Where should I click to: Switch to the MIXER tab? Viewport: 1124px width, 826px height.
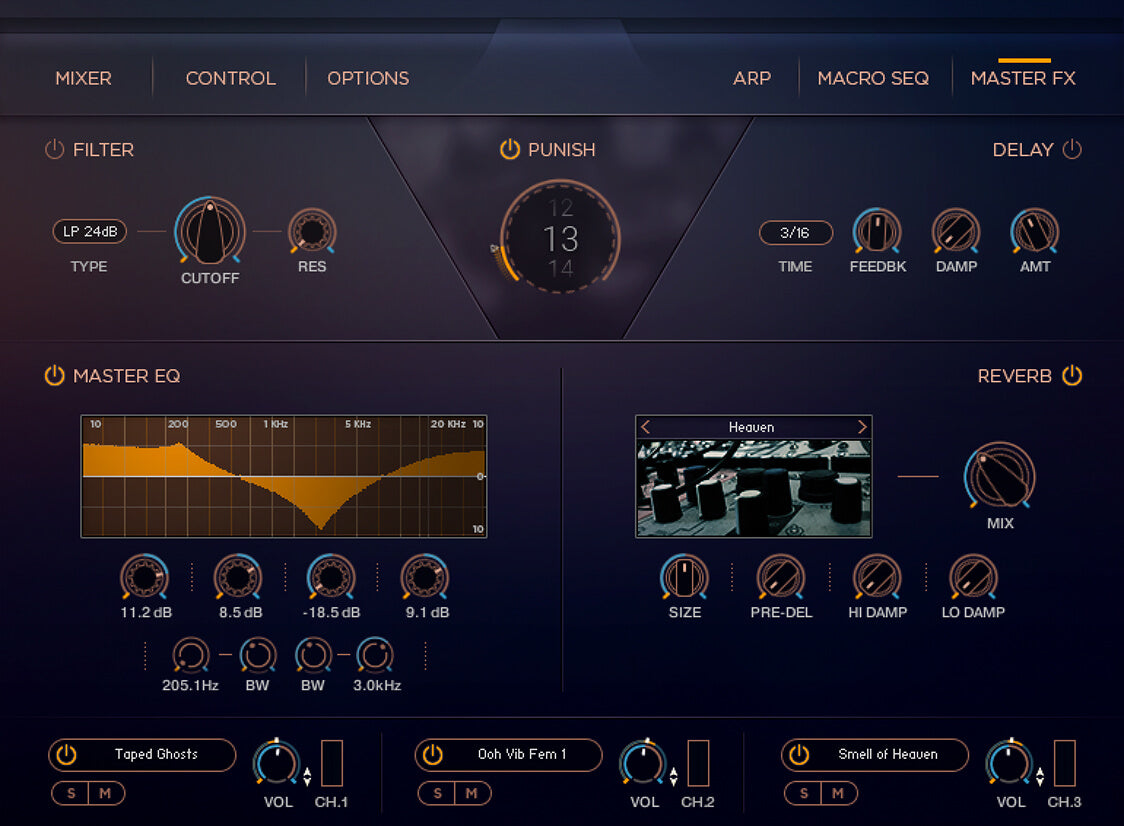[x=83, y=78]
